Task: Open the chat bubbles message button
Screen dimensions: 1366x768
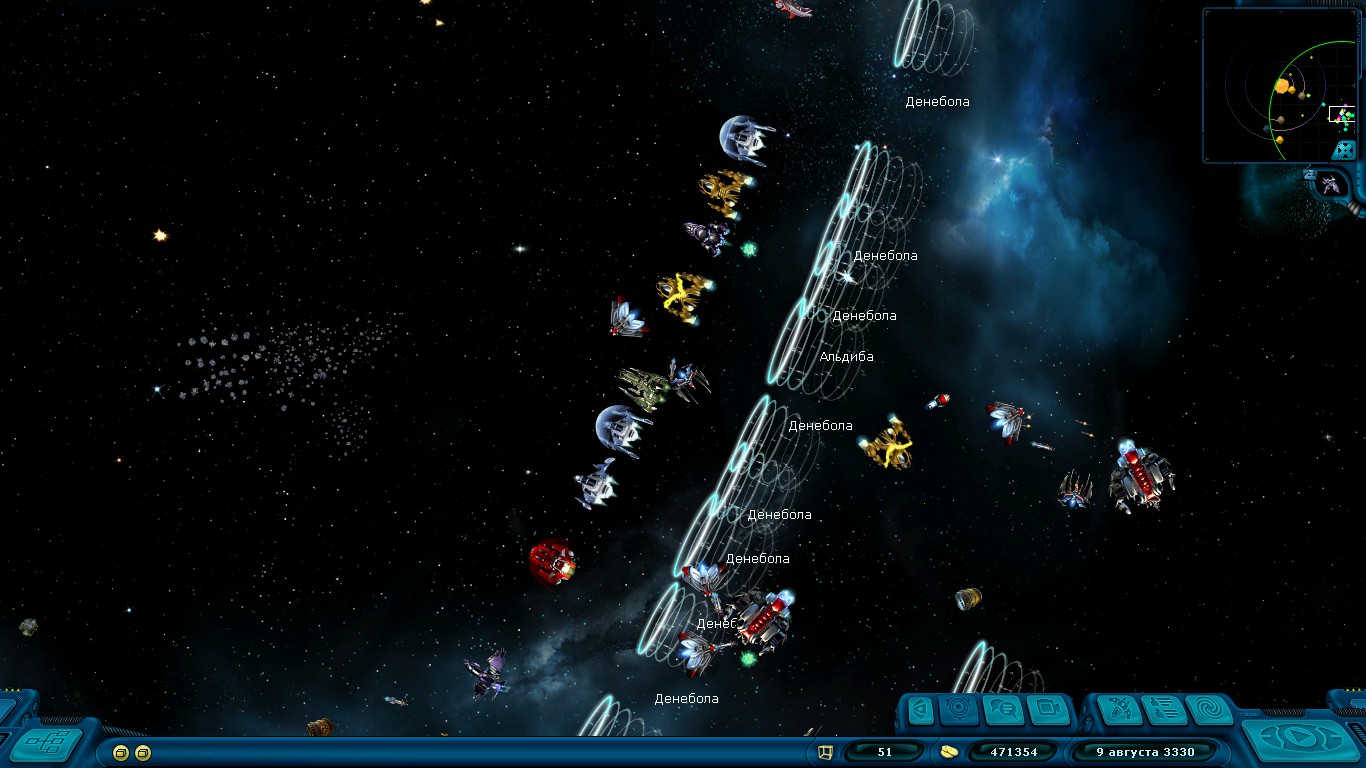Action: pos(1003,710)
